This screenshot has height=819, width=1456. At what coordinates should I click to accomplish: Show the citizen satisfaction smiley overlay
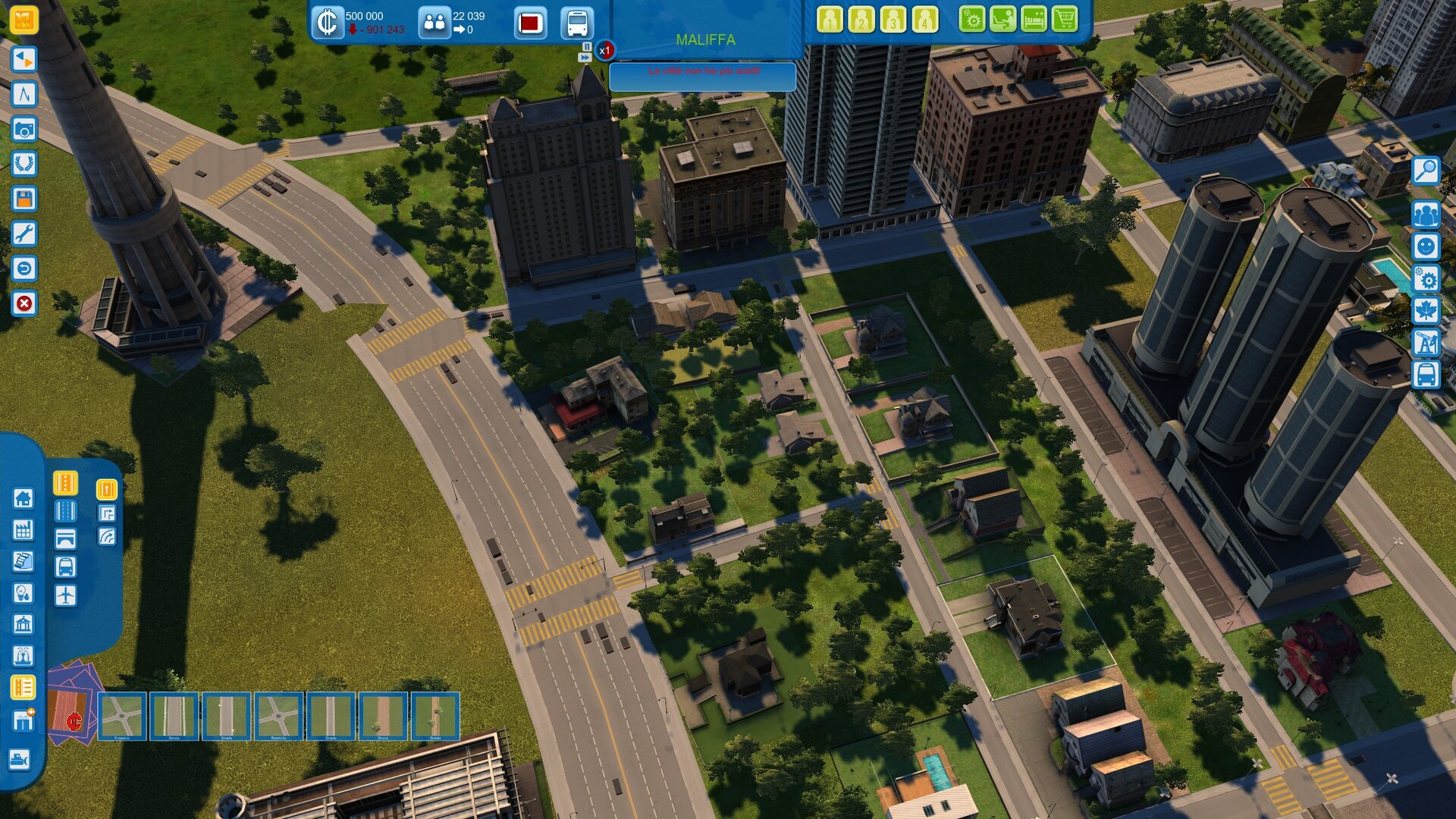(x=1426, y=246)
